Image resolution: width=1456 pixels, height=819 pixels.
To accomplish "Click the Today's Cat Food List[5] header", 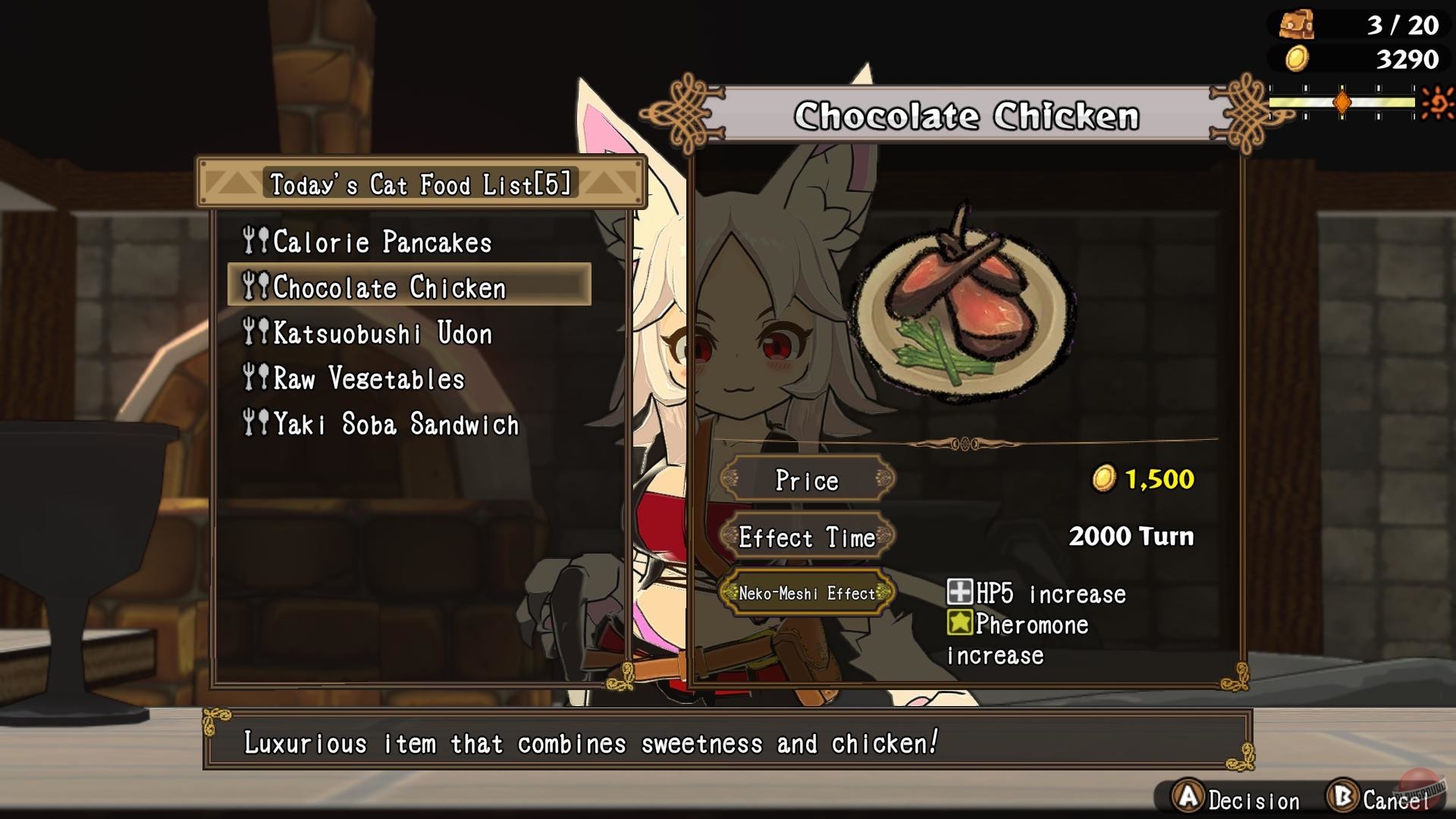I will (x=420, y=183).
